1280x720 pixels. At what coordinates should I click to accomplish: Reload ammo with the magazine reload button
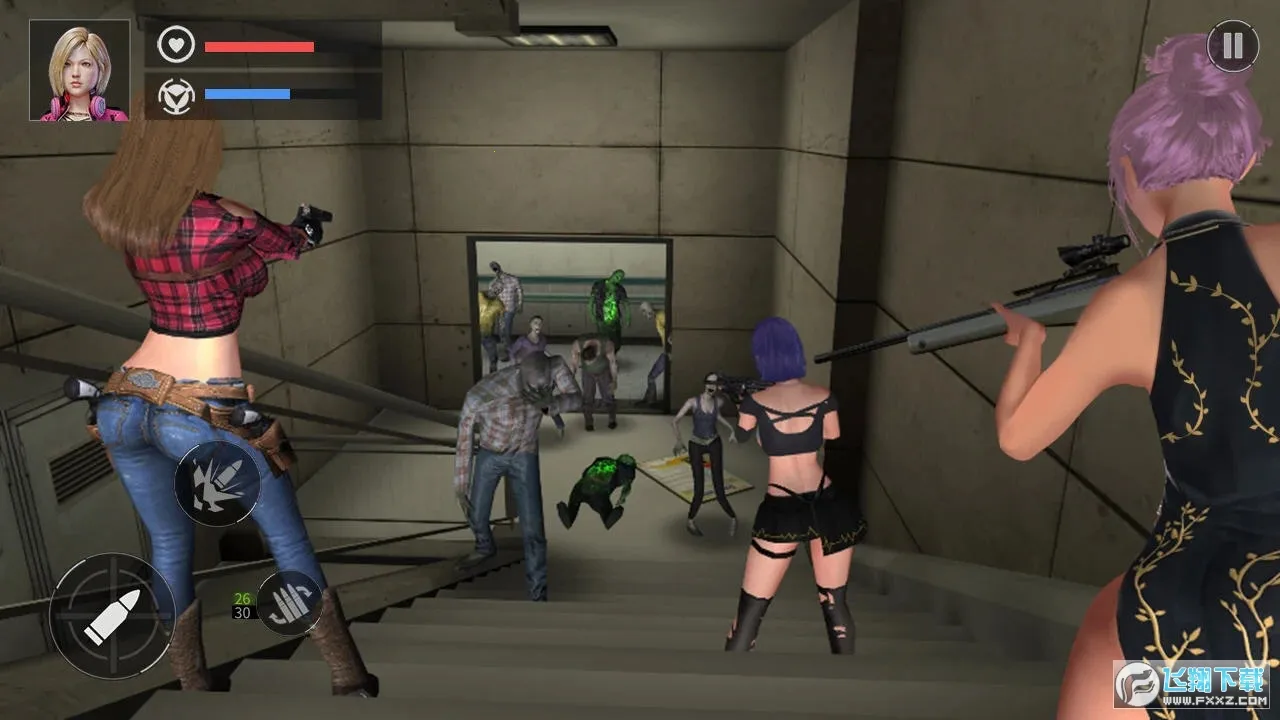289,604
